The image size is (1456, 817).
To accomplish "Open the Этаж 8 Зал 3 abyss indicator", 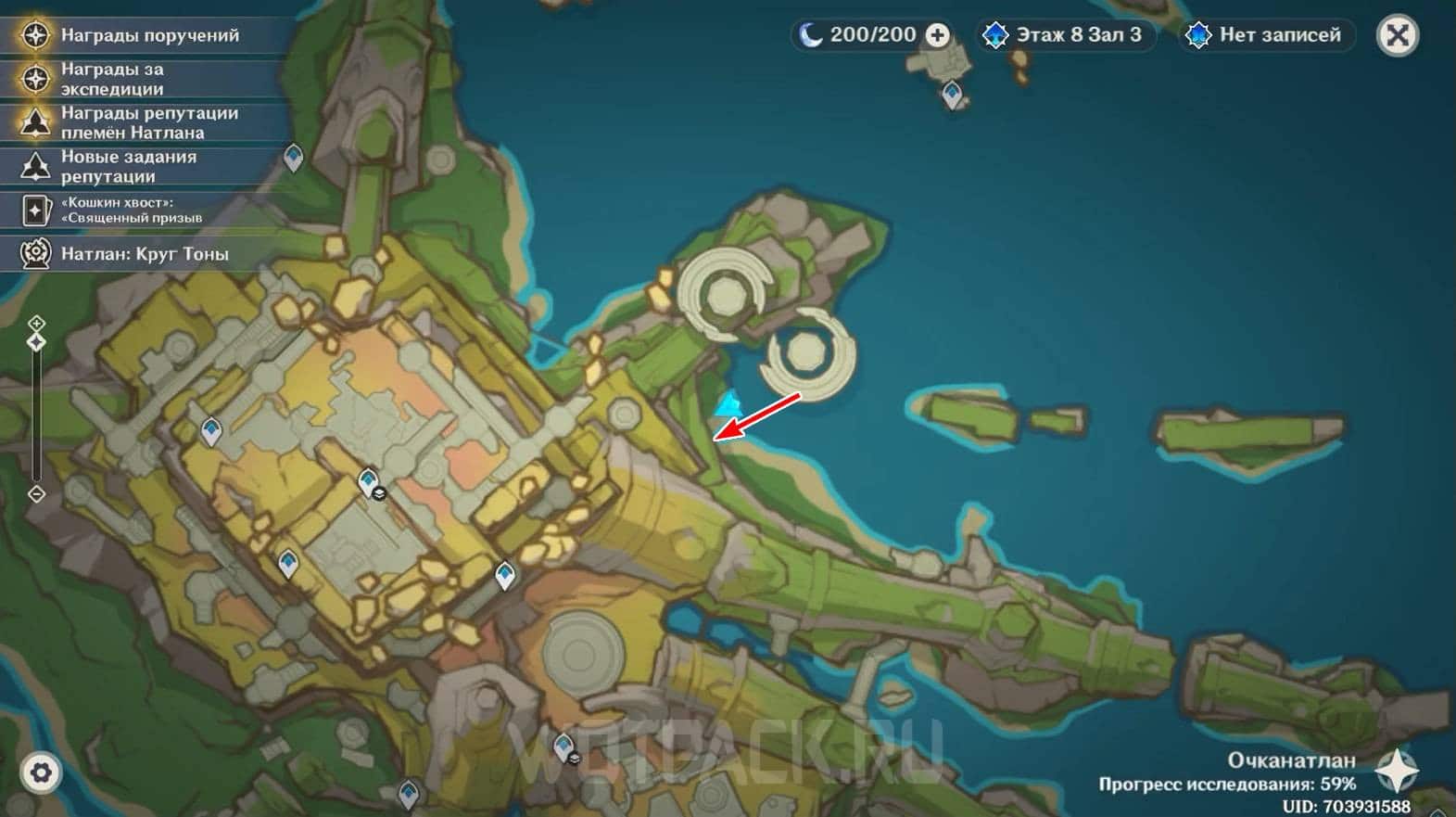I will pyautogui.click(x=1064, y=35).
